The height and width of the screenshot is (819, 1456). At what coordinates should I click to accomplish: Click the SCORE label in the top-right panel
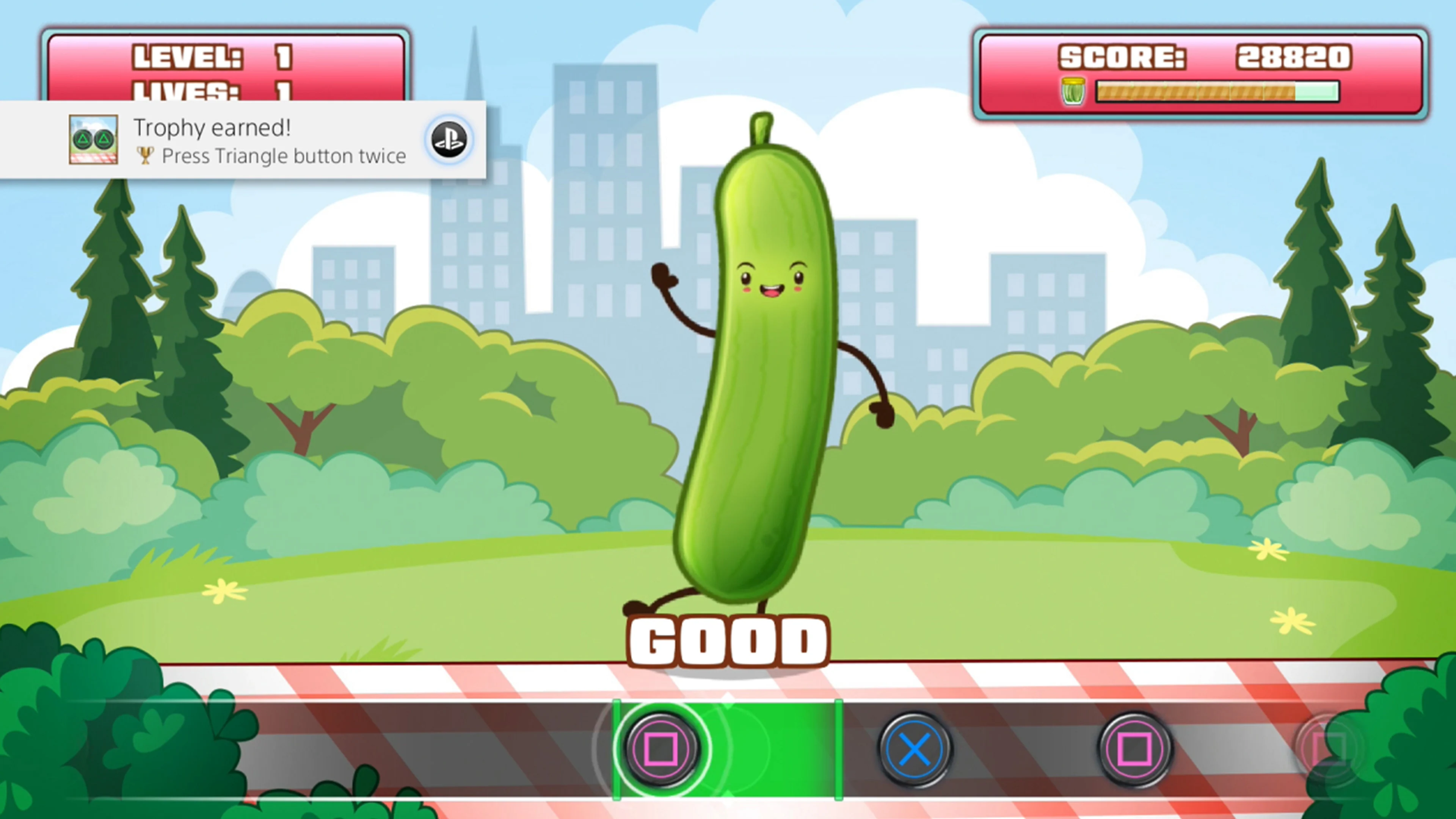1122,56
